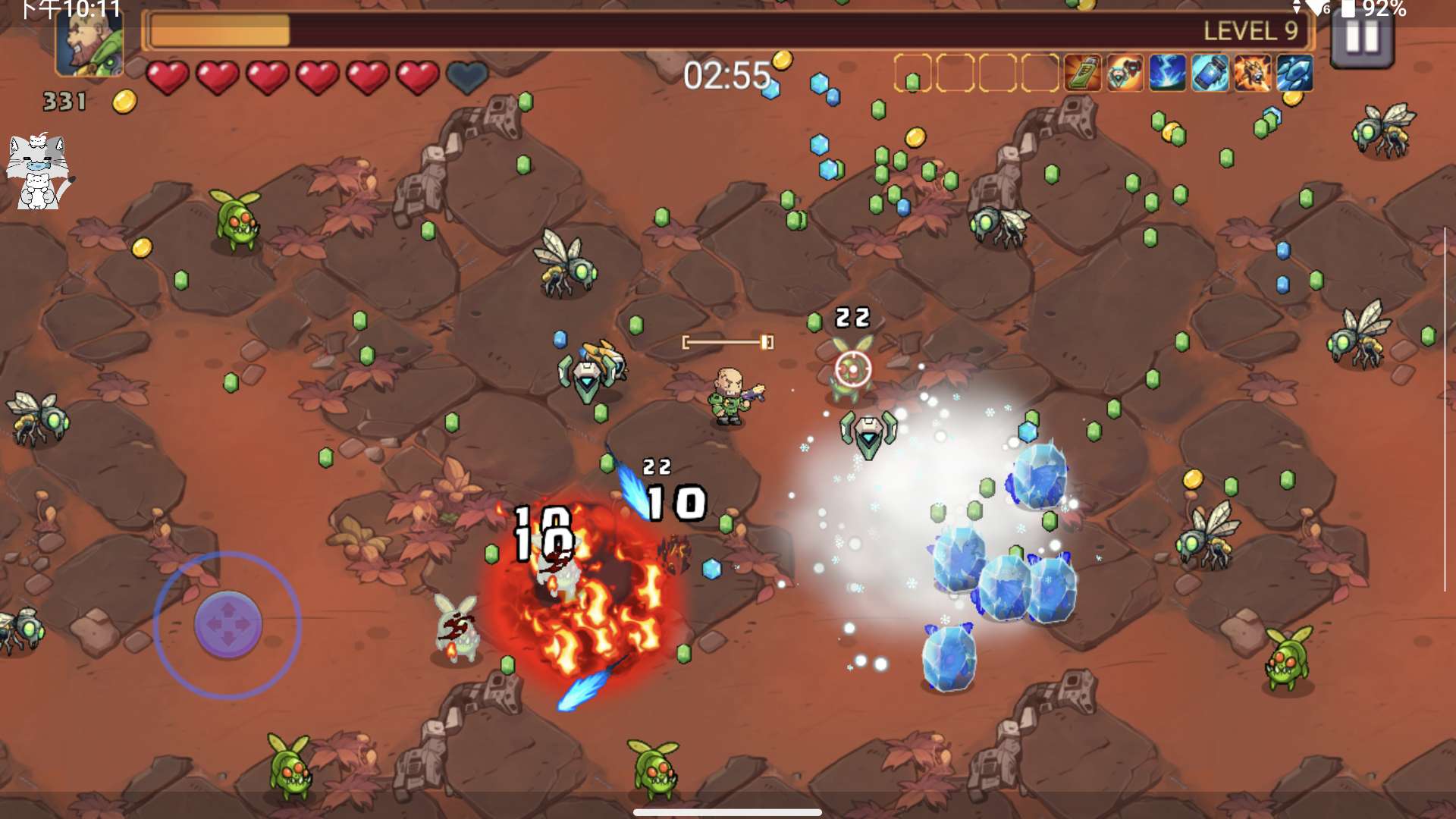
Task: Tap the floating cat sticker overlay
Action: 38,171
